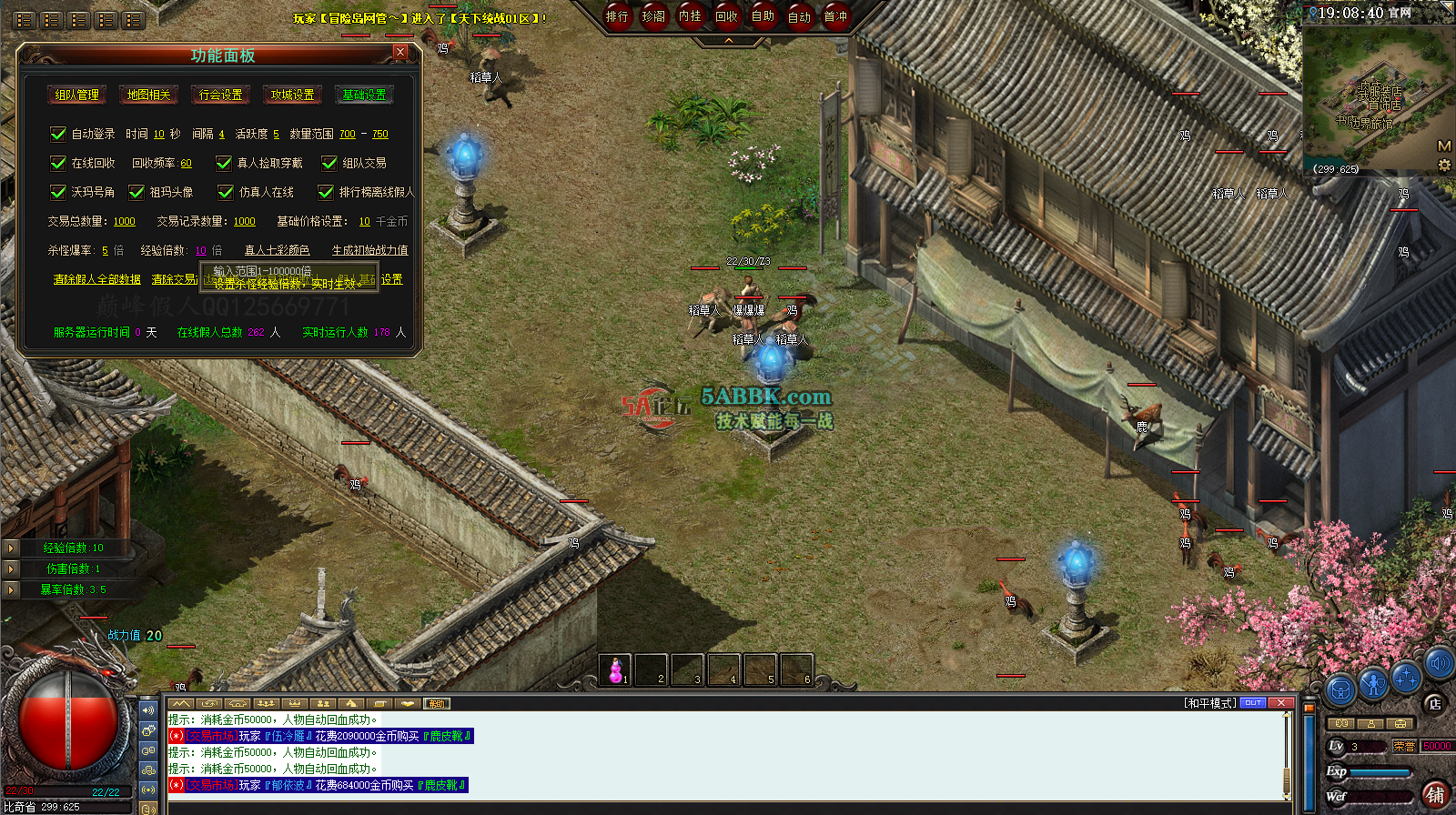Open the bag inventory icon

pyautogui.click(x=1340, y=690)
